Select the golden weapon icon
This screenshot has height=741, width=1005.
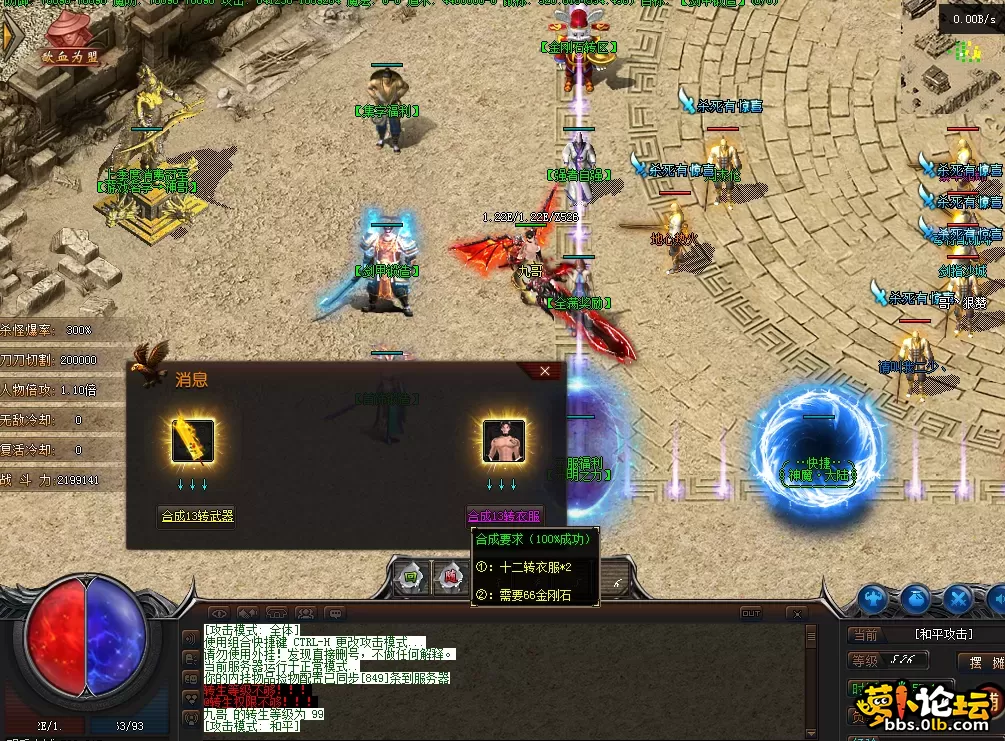point(192,441)
